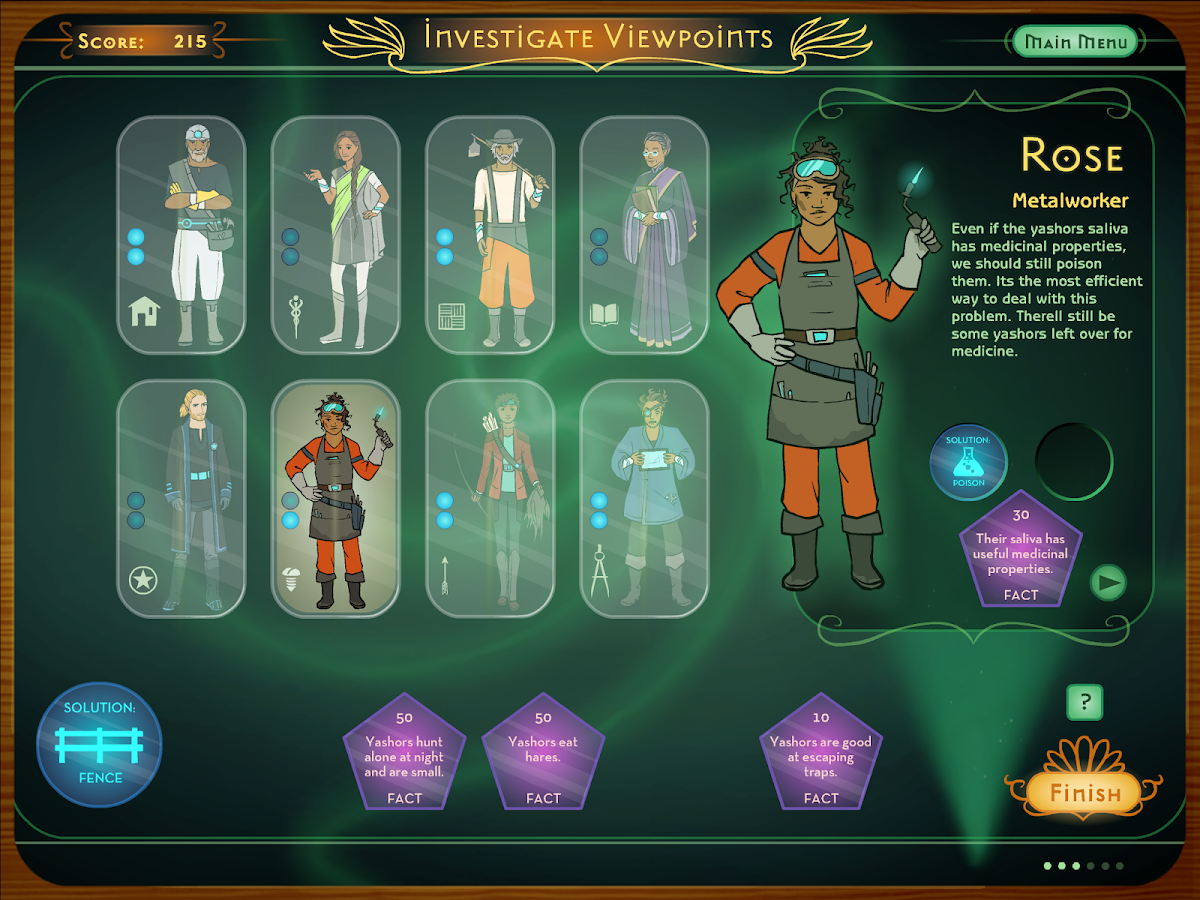Screen dimensions: 1200x900
Task: Open the question mark help button
Action: click(x=1084, y=703)
